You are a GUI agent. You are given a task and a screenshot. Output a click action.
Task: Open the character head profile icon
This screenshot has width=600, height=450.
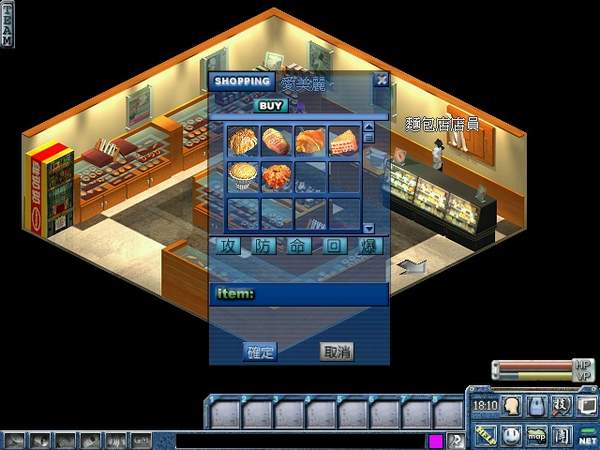point(512,405)
